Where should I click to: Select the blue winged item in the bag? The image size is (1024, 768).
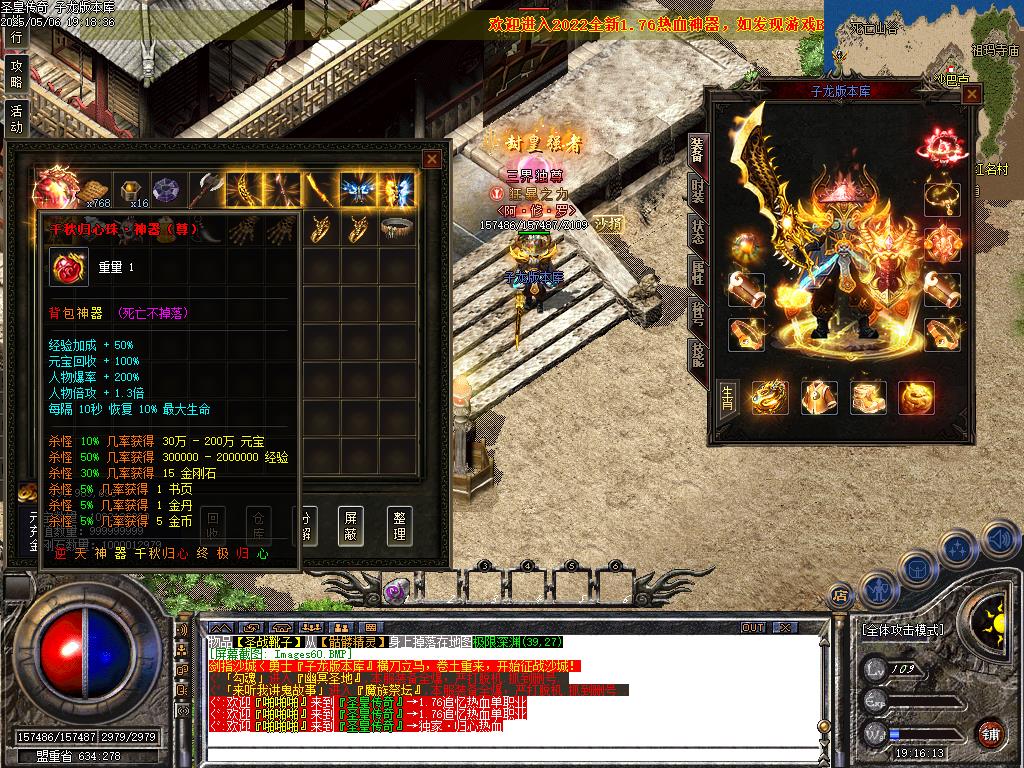tap(356, 189)
